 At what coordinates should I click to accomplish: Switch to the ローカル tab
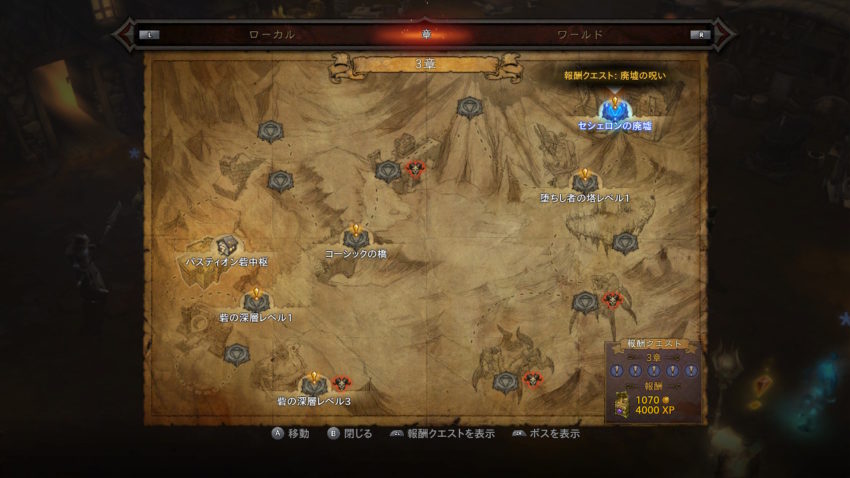tap(271, 34)
